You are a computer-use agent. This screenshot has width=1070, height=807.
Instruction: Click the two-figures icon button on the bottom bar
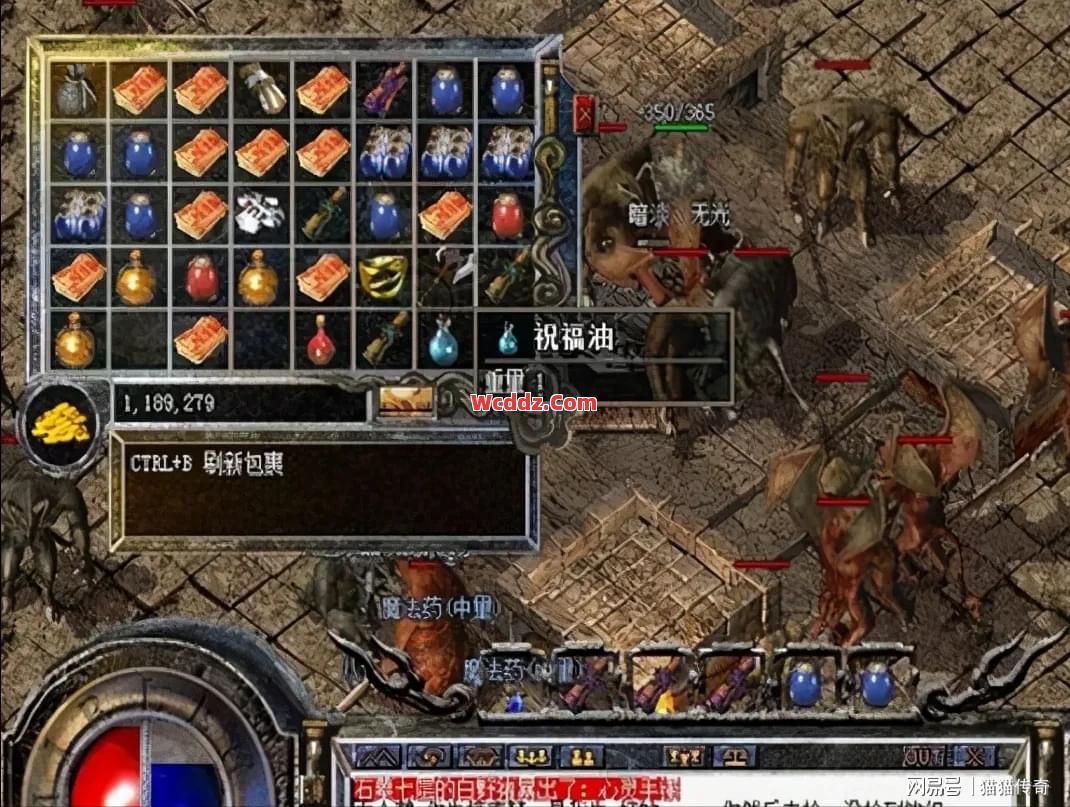582,756
